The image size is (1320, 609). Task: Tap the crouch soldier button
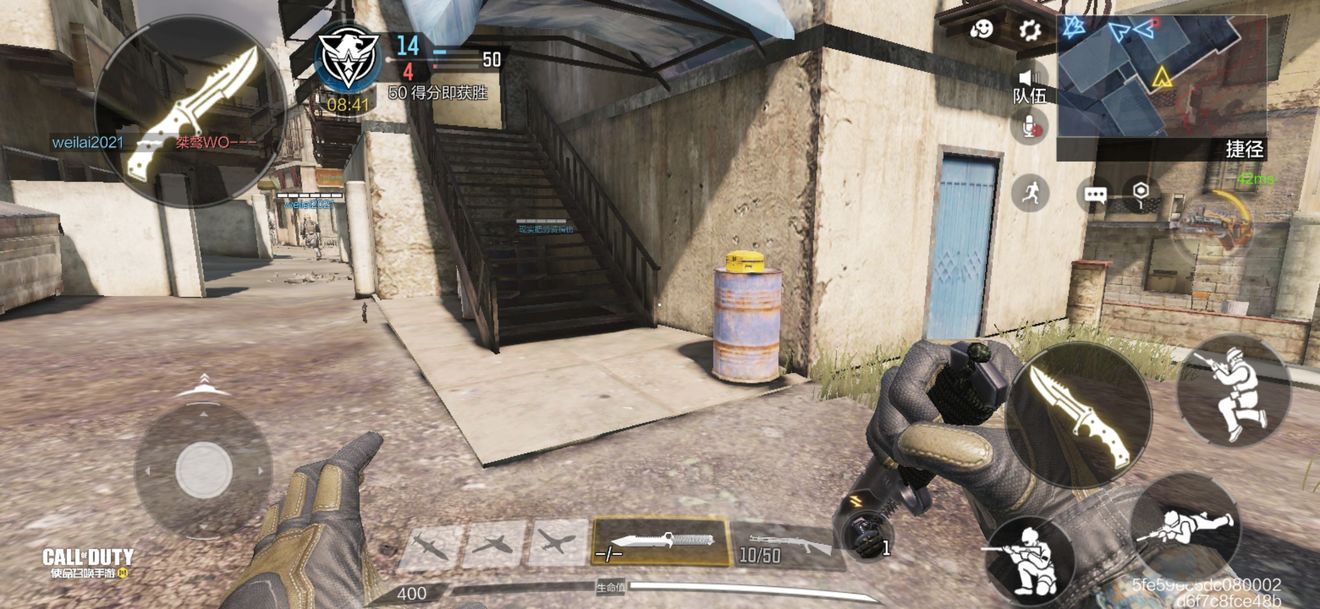(x=1029, y=560)
